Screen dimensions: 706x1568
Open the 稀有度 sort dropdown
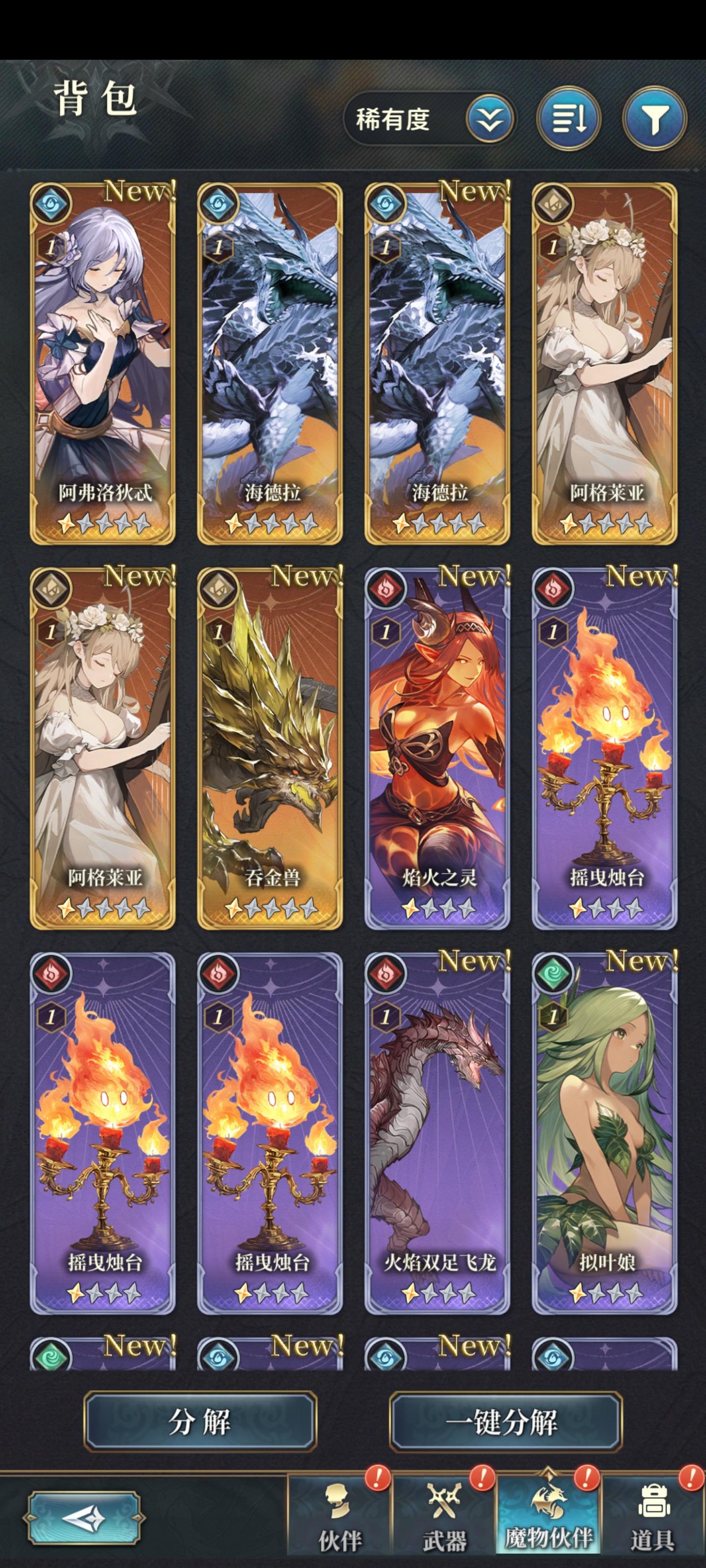pos(427,120)
